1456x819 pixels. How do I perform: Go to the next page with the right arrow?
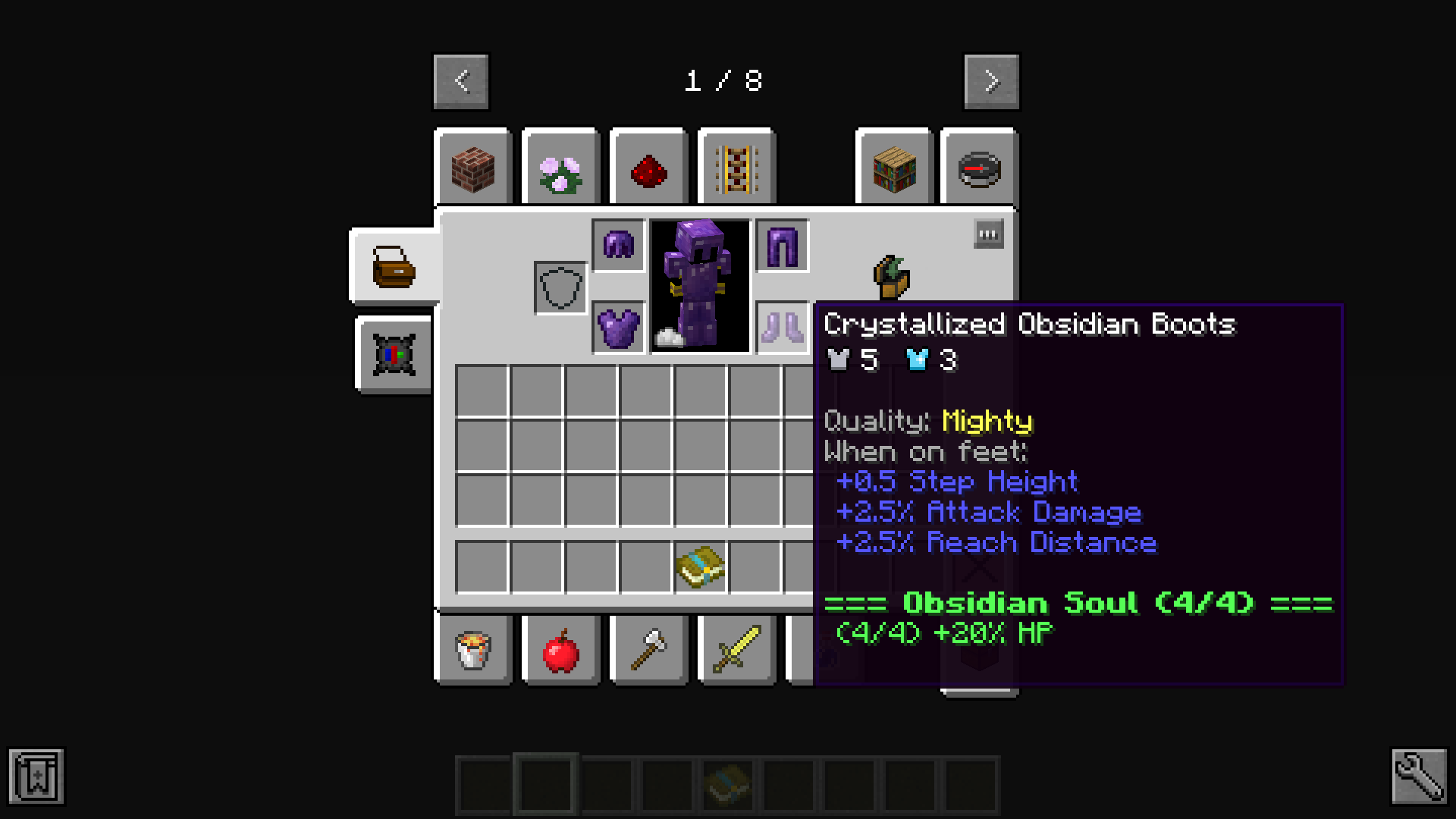tap(990, 81)
